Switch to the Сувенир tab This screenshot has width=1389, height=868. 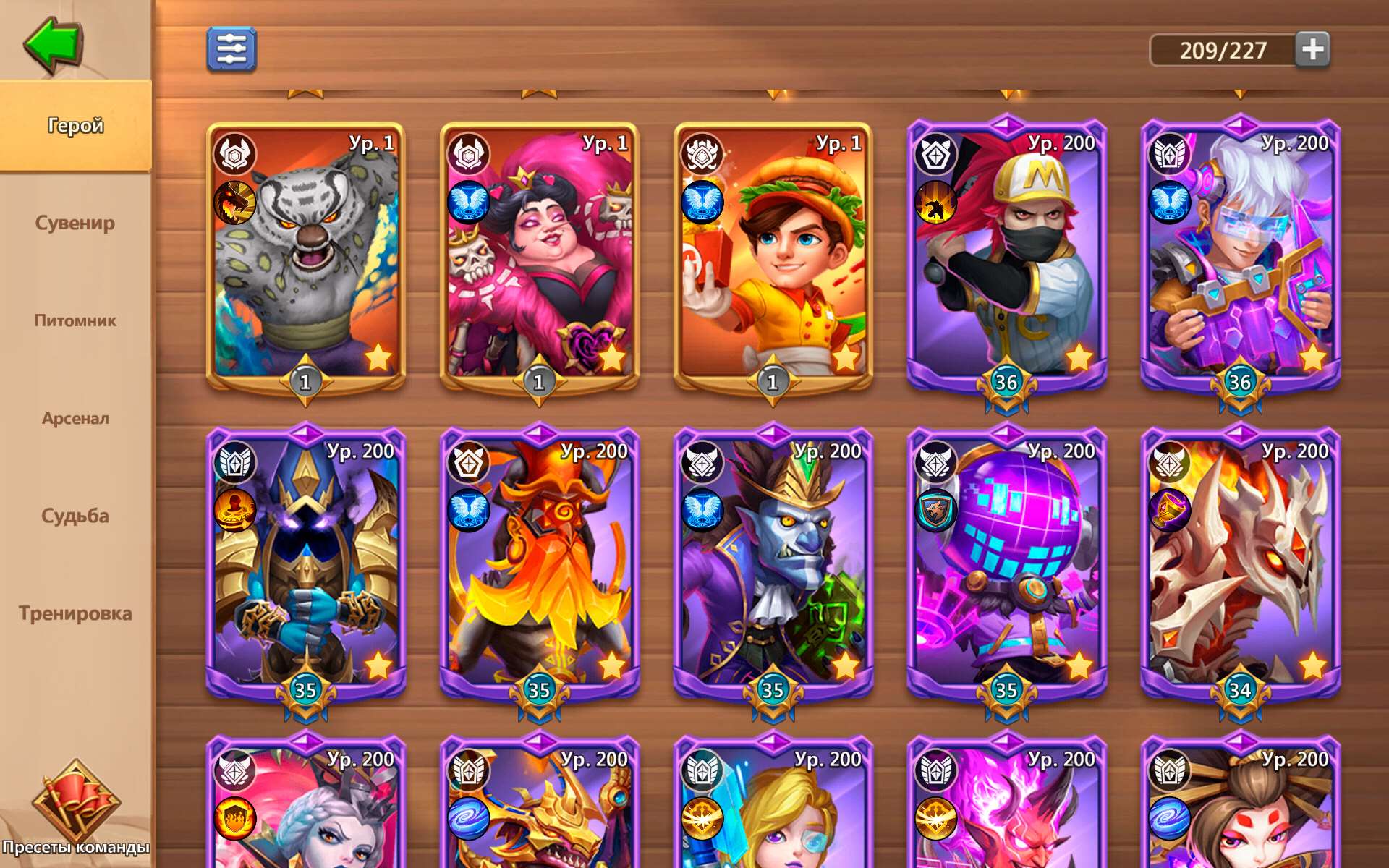(75, 224)
